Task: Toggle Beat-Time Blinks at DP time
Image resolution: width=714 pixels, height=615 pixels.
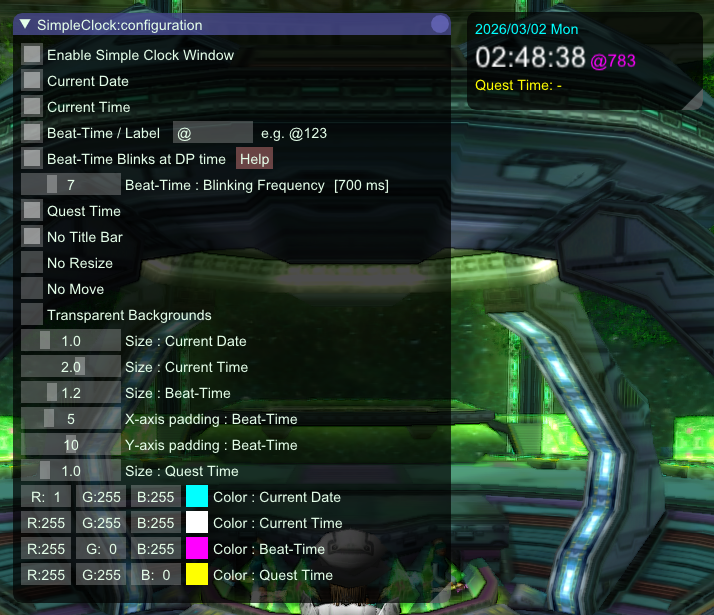Action: click(32, 159)
